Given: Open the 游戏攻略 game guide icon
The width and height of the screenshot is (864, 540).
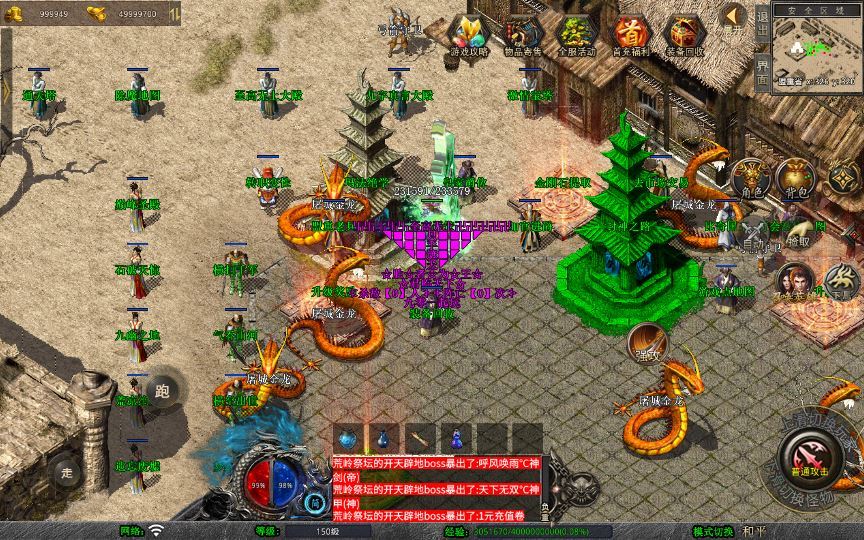Looking at the screenshot, I should [468, 36].
